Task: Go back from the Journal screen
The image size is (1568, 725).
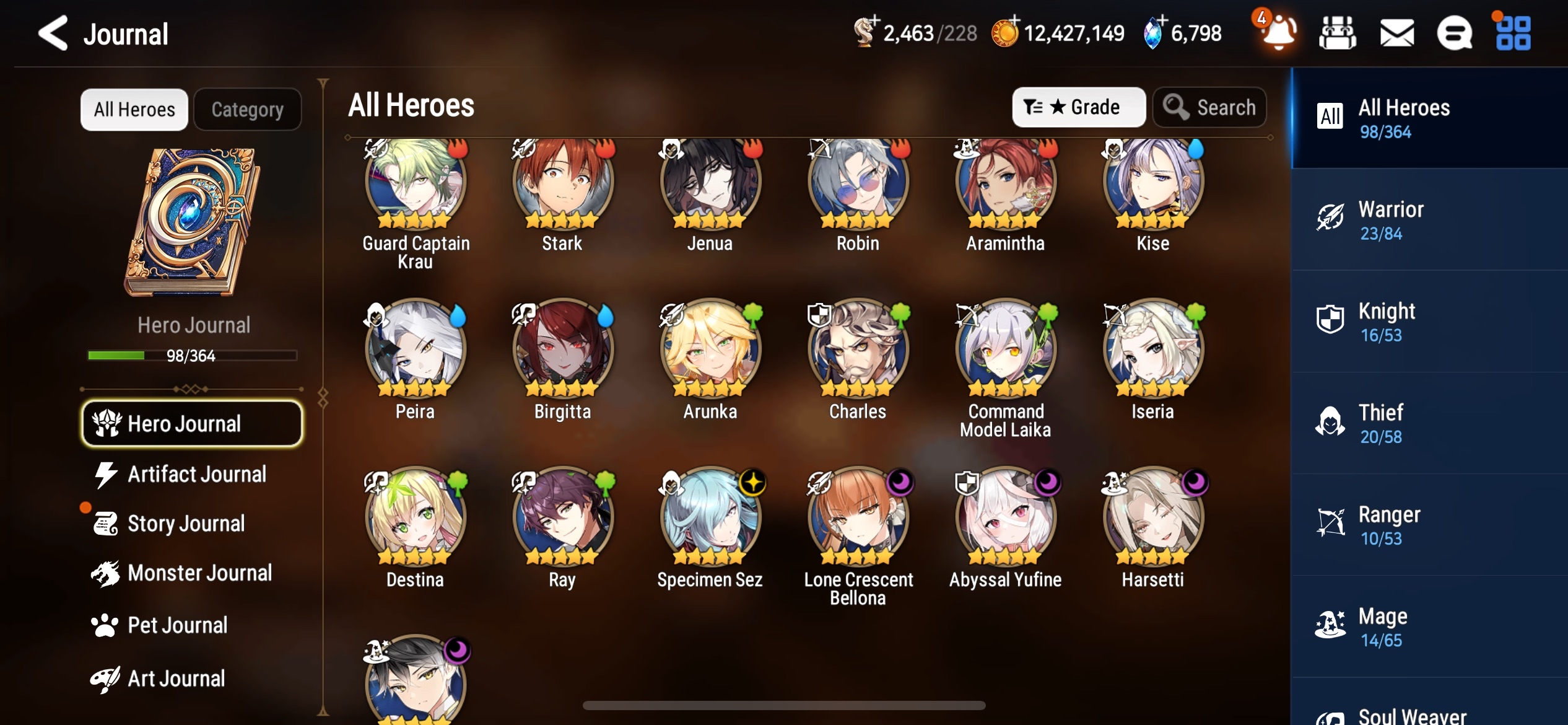Action: 53,33
